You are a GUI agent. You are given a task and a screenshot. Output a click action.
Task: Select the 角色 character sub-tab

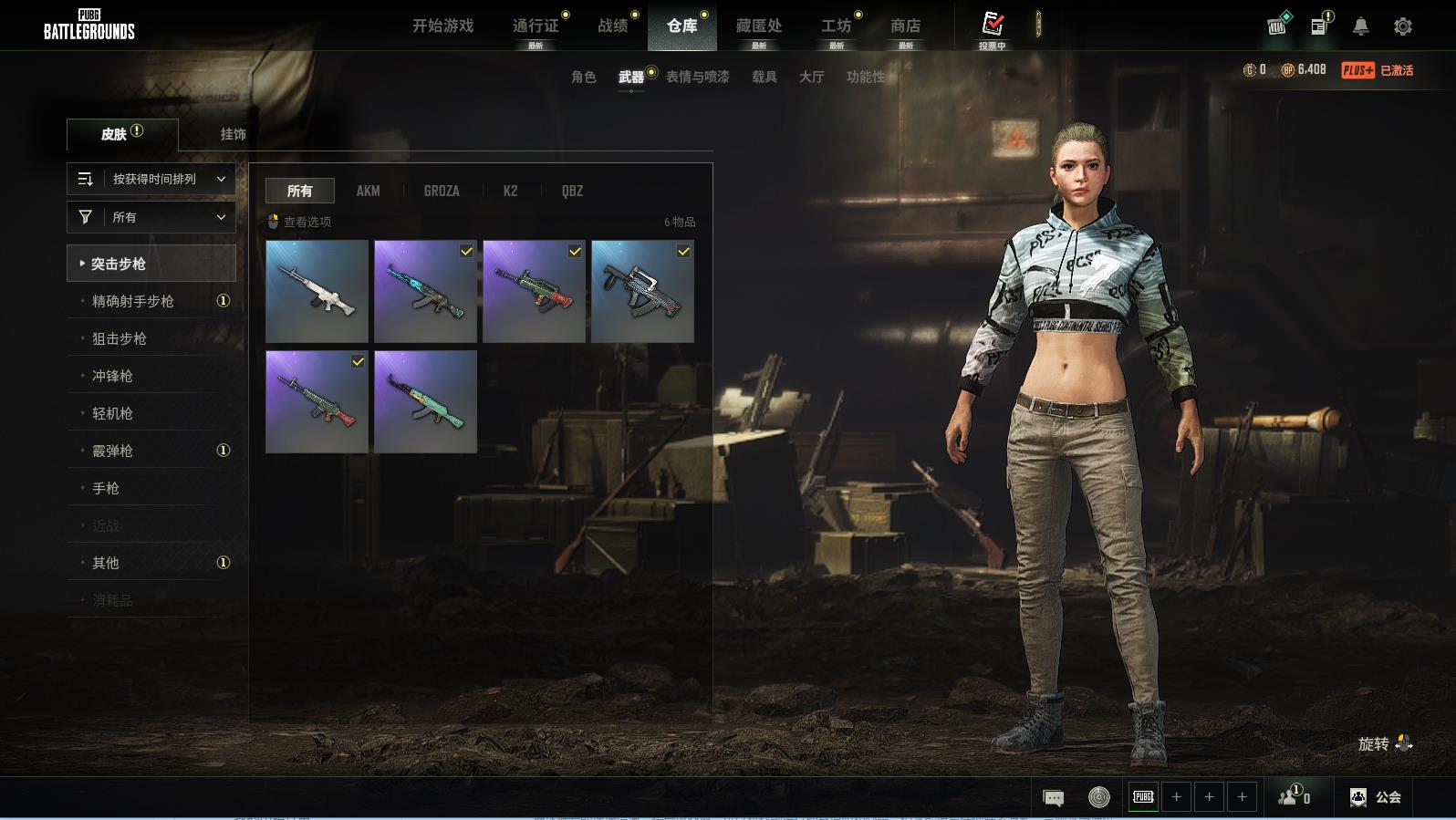583,77
